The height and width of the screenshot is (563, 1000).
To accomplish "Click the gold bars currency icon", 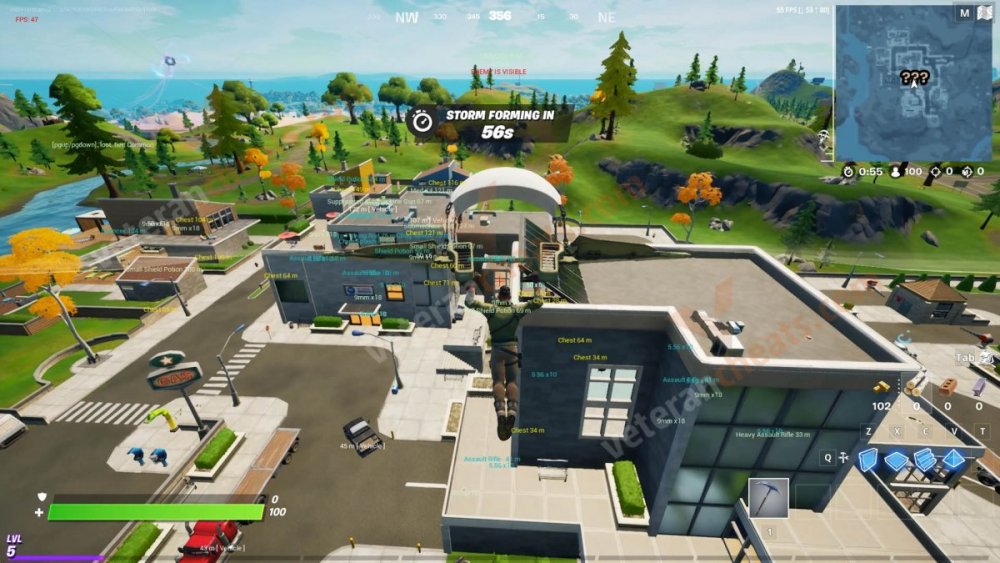I will tap(881, 387).
